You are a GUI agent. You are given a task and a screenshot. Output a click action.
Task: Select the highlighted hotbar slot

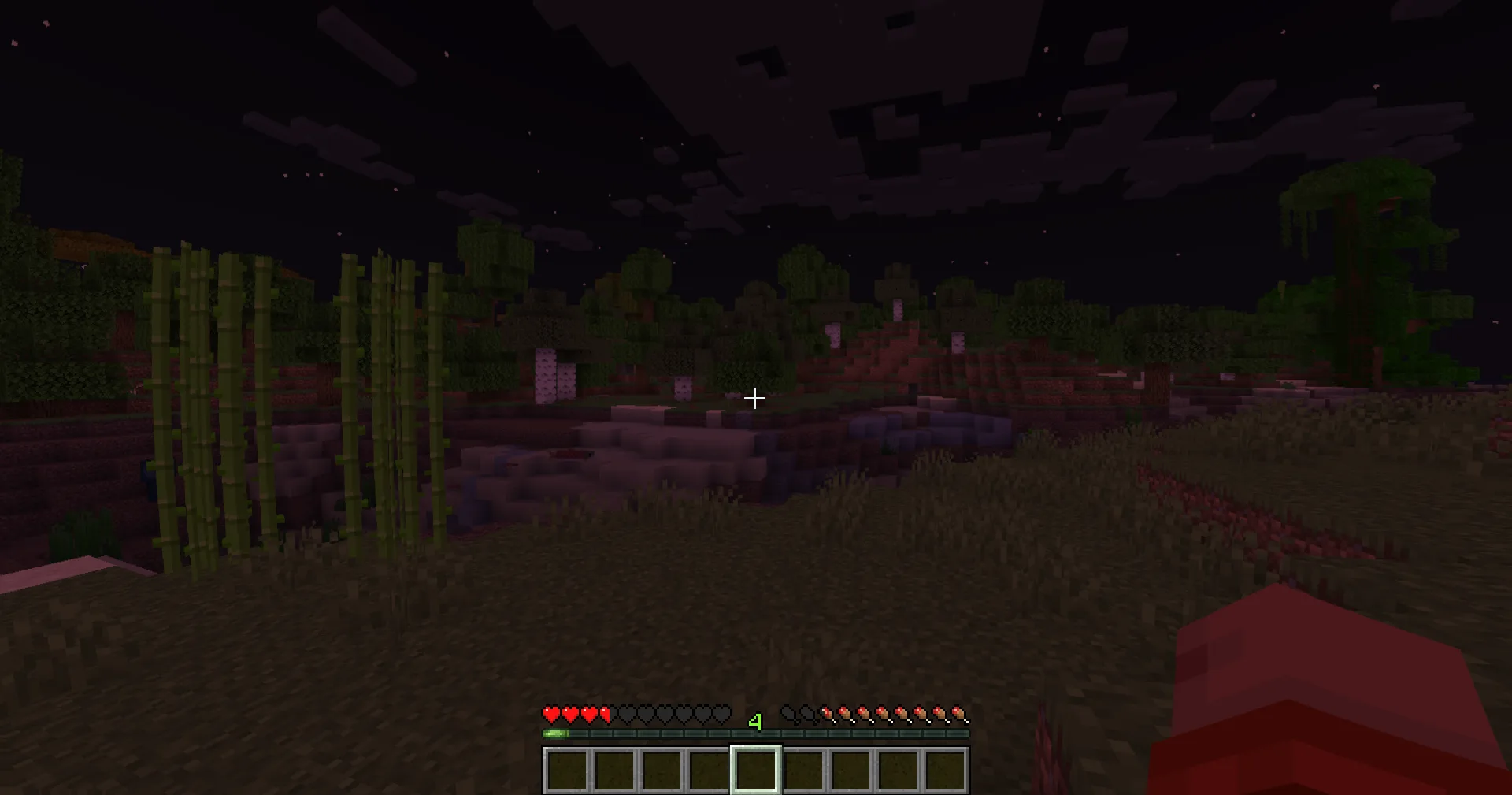click(755, 769)
